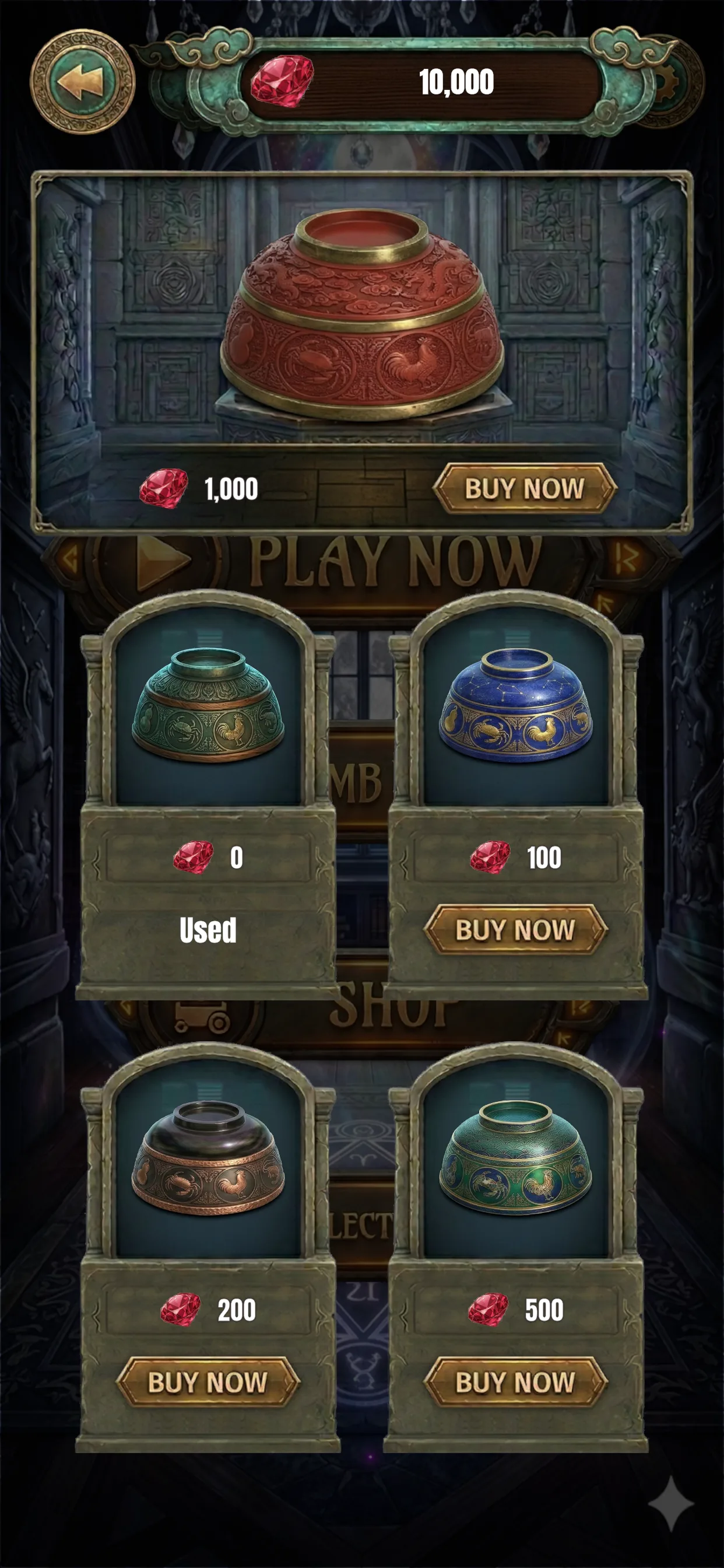This screenshot has width=724, height=1568.
Task: Buy the black copper bowl for 200
Action: 208,1382
